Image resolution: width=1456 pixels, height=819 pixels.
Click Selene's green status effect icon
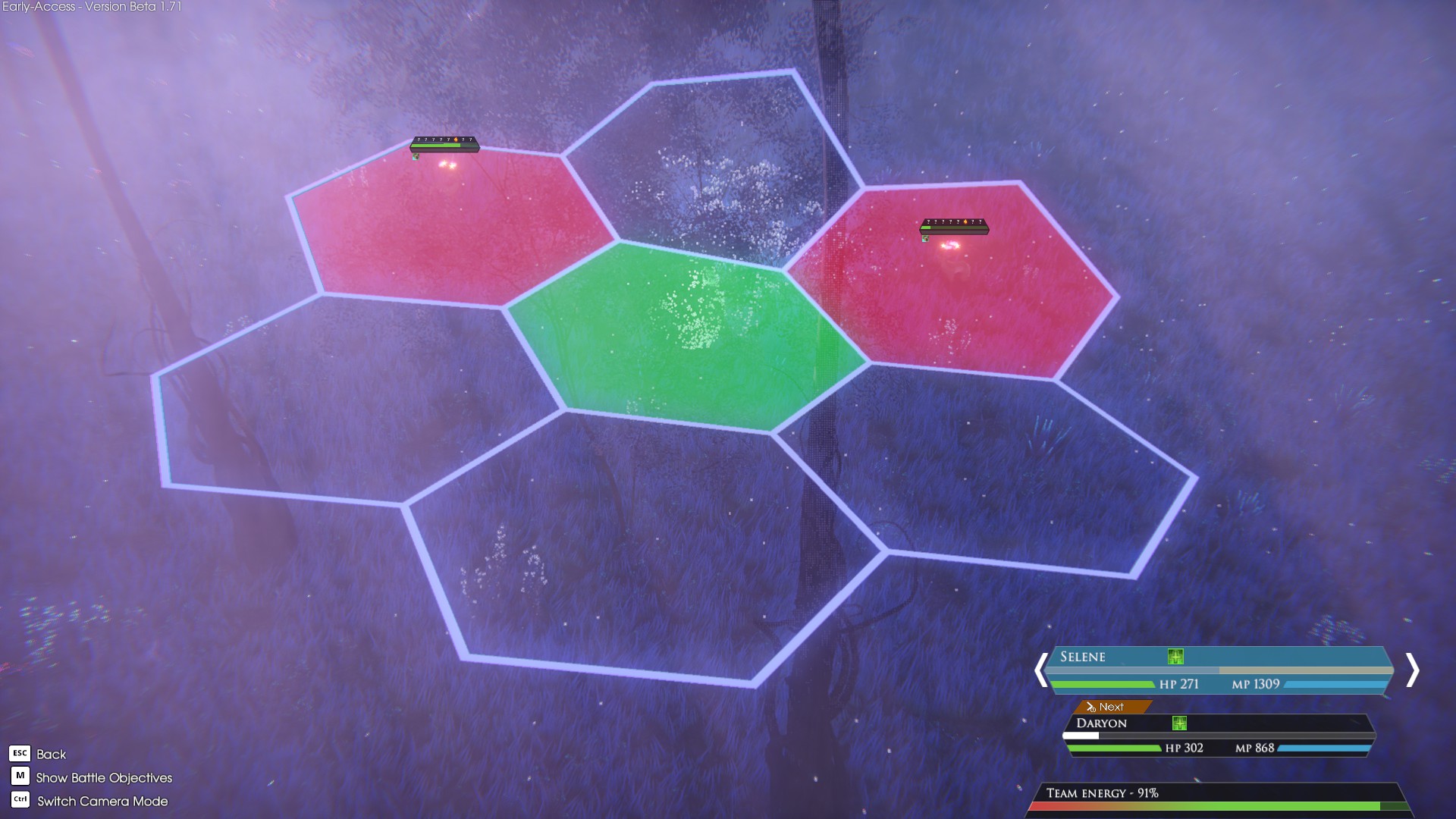coord(1175,657)
